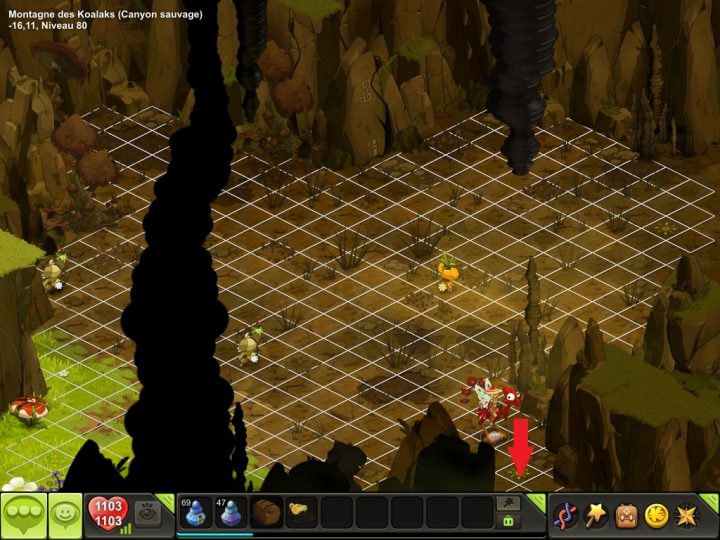
Task: Use the golden whistle shortcut item
Action: point(300,513)
